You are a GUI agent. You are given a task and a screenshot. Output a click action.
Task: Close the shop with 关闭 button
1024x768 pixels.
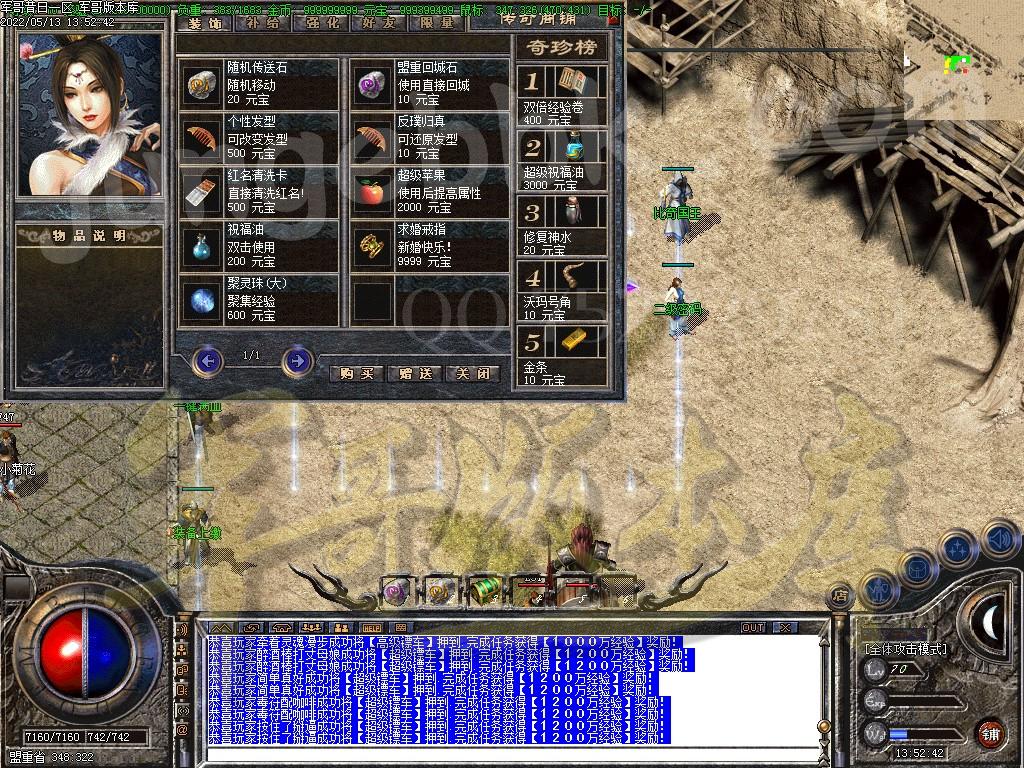[473, 373]
